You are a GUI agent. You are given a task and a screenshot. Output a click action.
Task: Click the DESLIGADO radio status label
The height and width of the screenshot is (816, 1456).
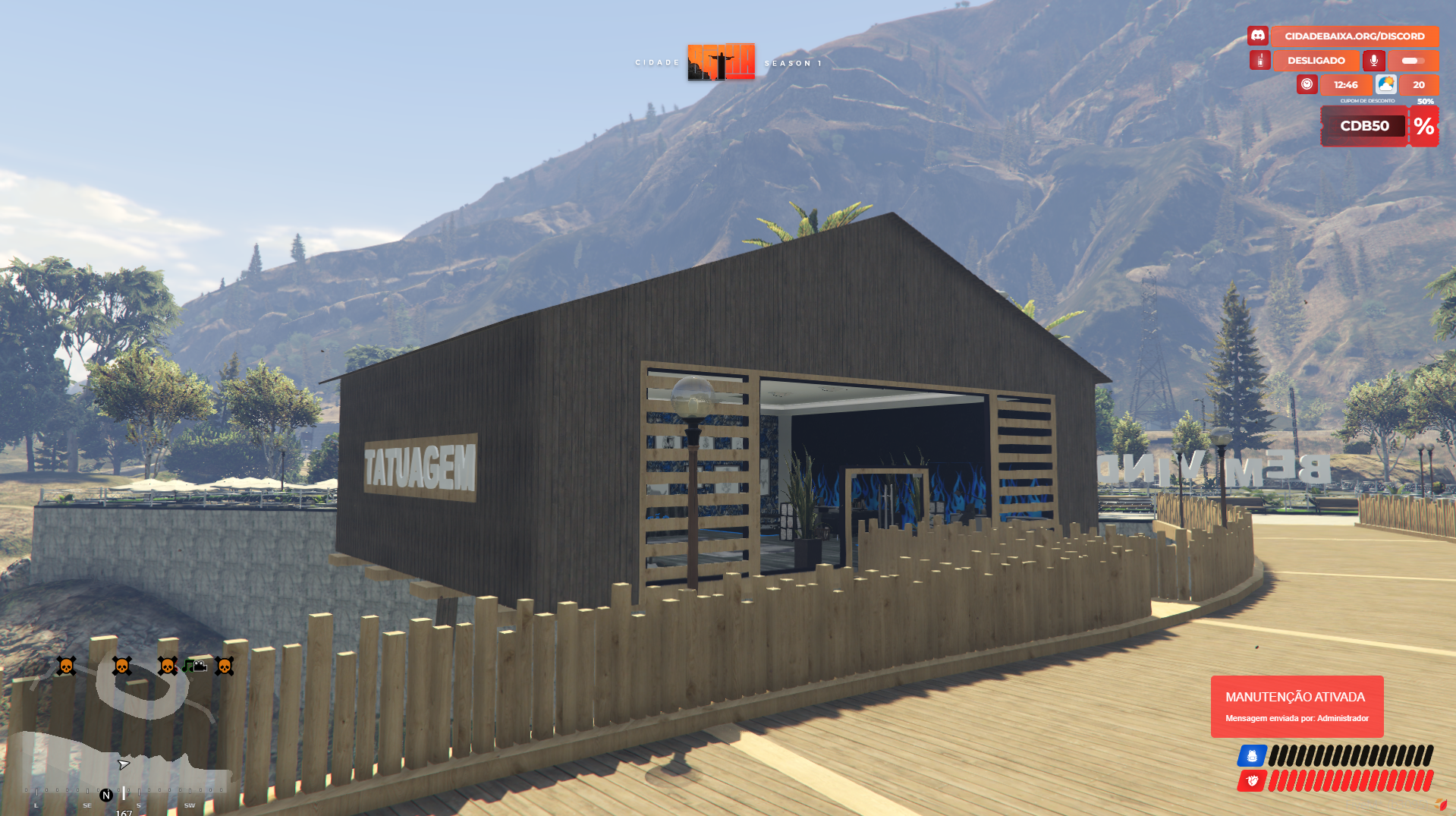1316,60
